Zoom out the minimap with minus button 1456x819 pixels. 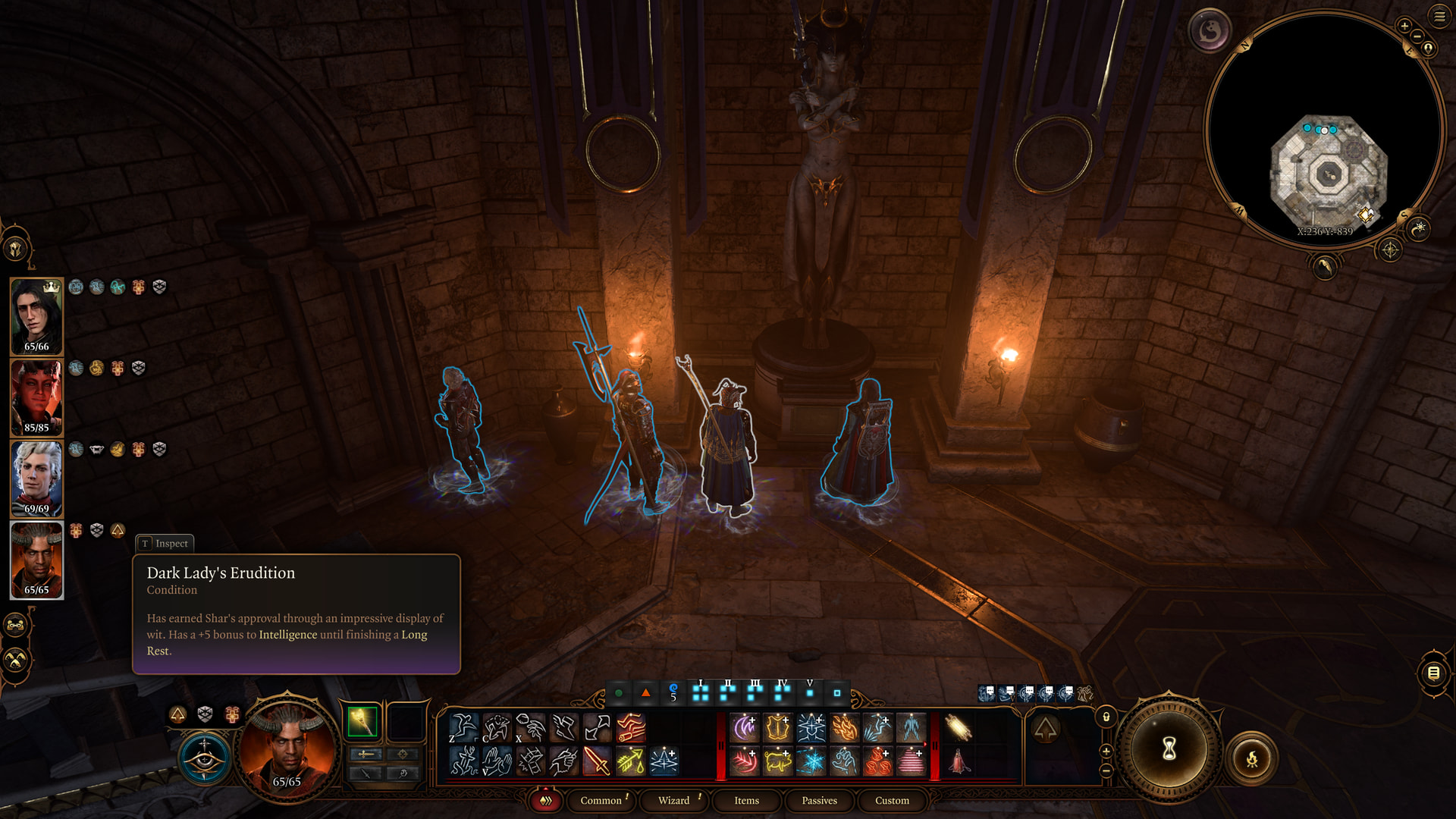(1417, 36)
